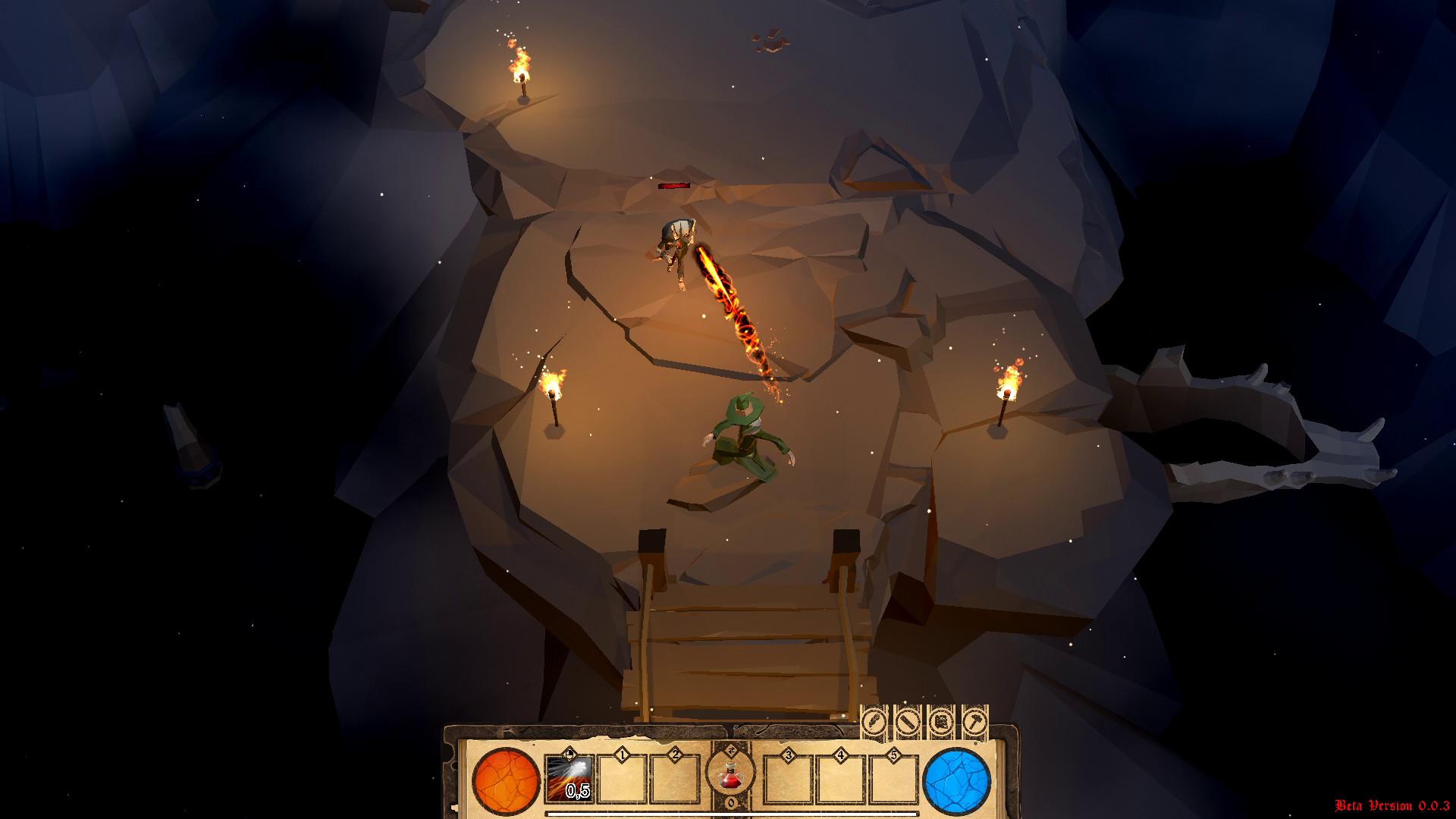Open the feather quill tab
The height and width of the screenshot is (819, 1456).
click(x=874, y=721)
